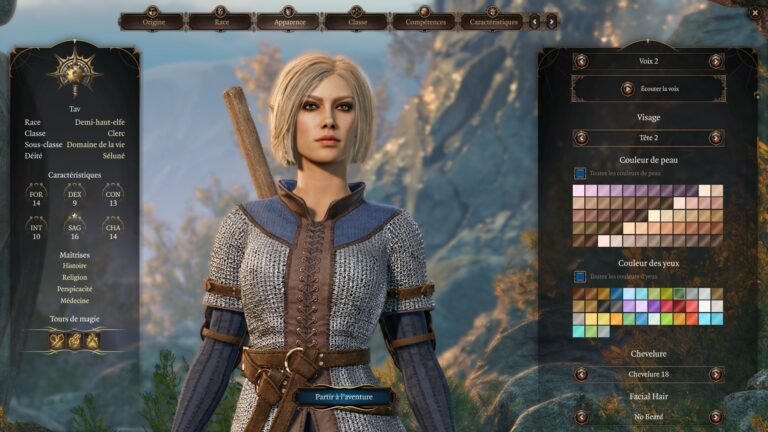Advance the No Beard facial hair option
This screenshot has width=768, height=432.
716,415
